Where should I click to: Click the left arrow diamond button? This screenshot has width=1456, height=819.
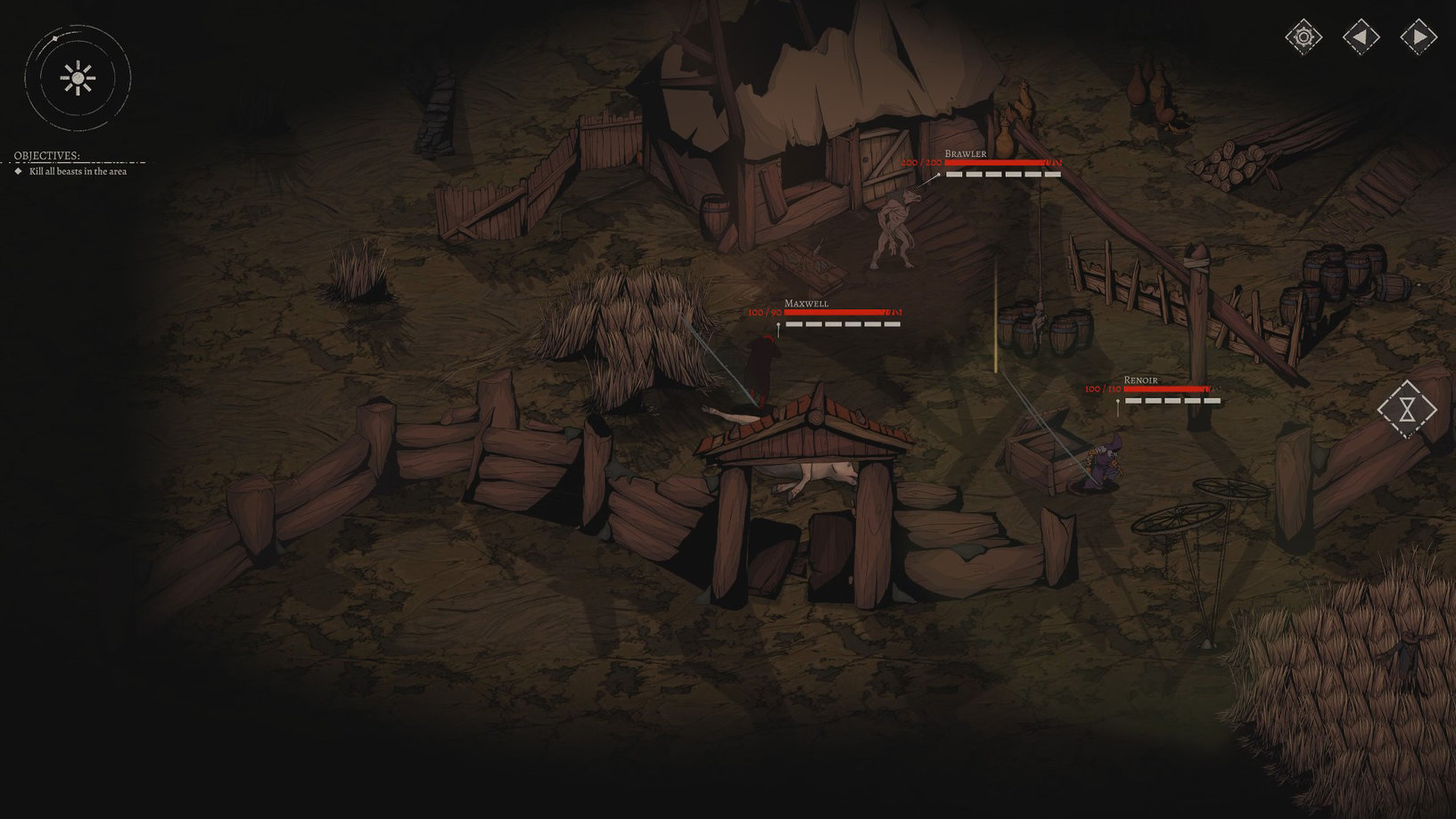pyautogui.click(x=1361, y=37)
